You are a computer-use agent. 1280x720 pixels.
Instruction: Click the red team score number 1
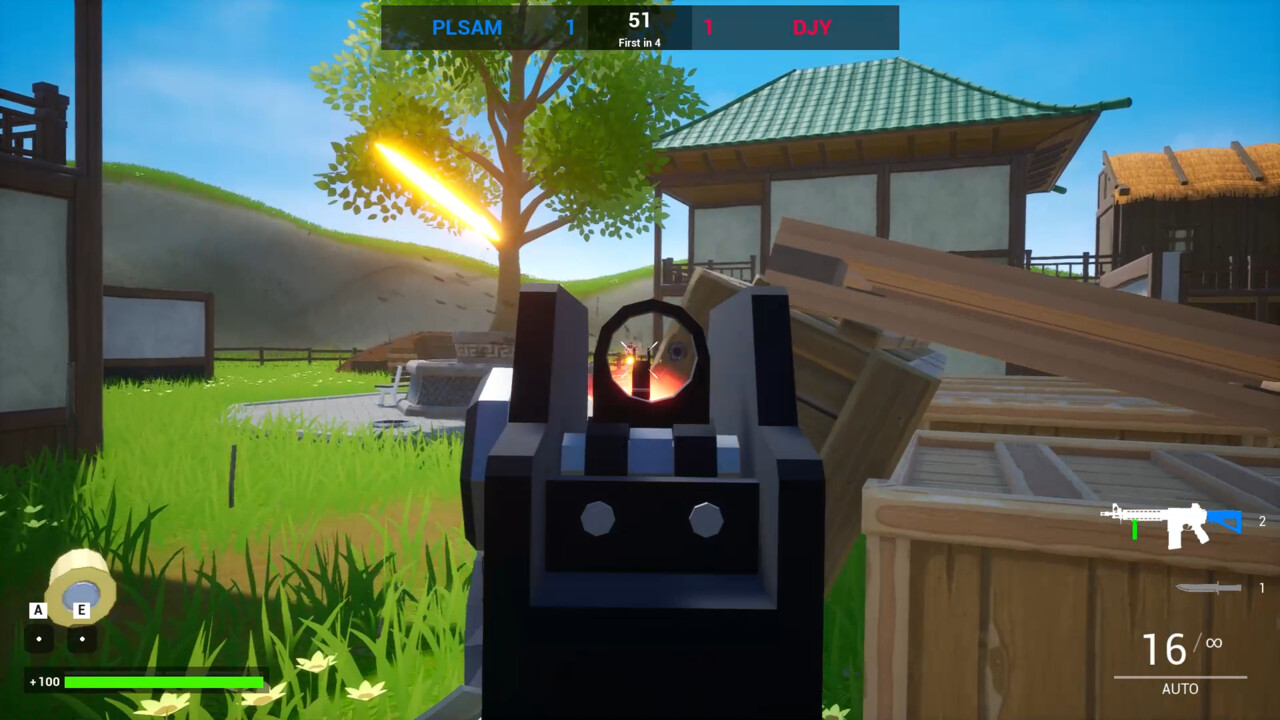(x=709, y=27)
